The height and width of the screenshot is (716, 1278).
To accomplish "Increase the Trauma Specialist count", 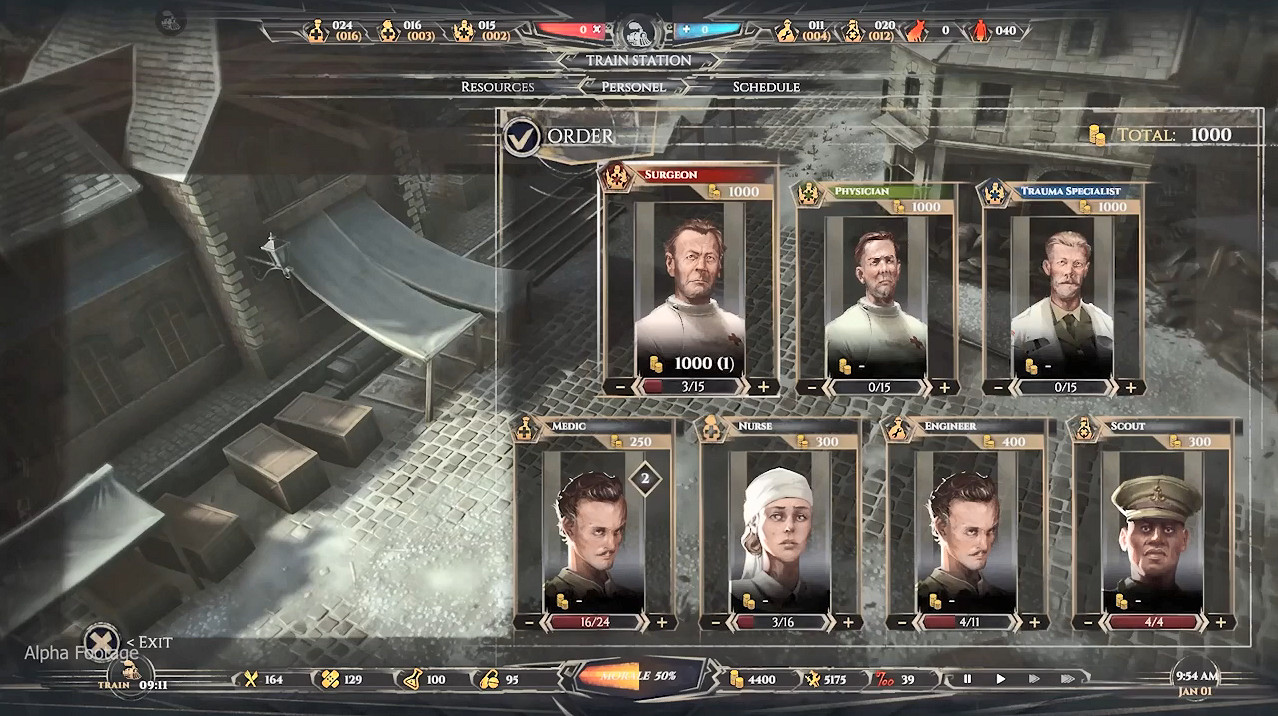I will coord(1130,387).
